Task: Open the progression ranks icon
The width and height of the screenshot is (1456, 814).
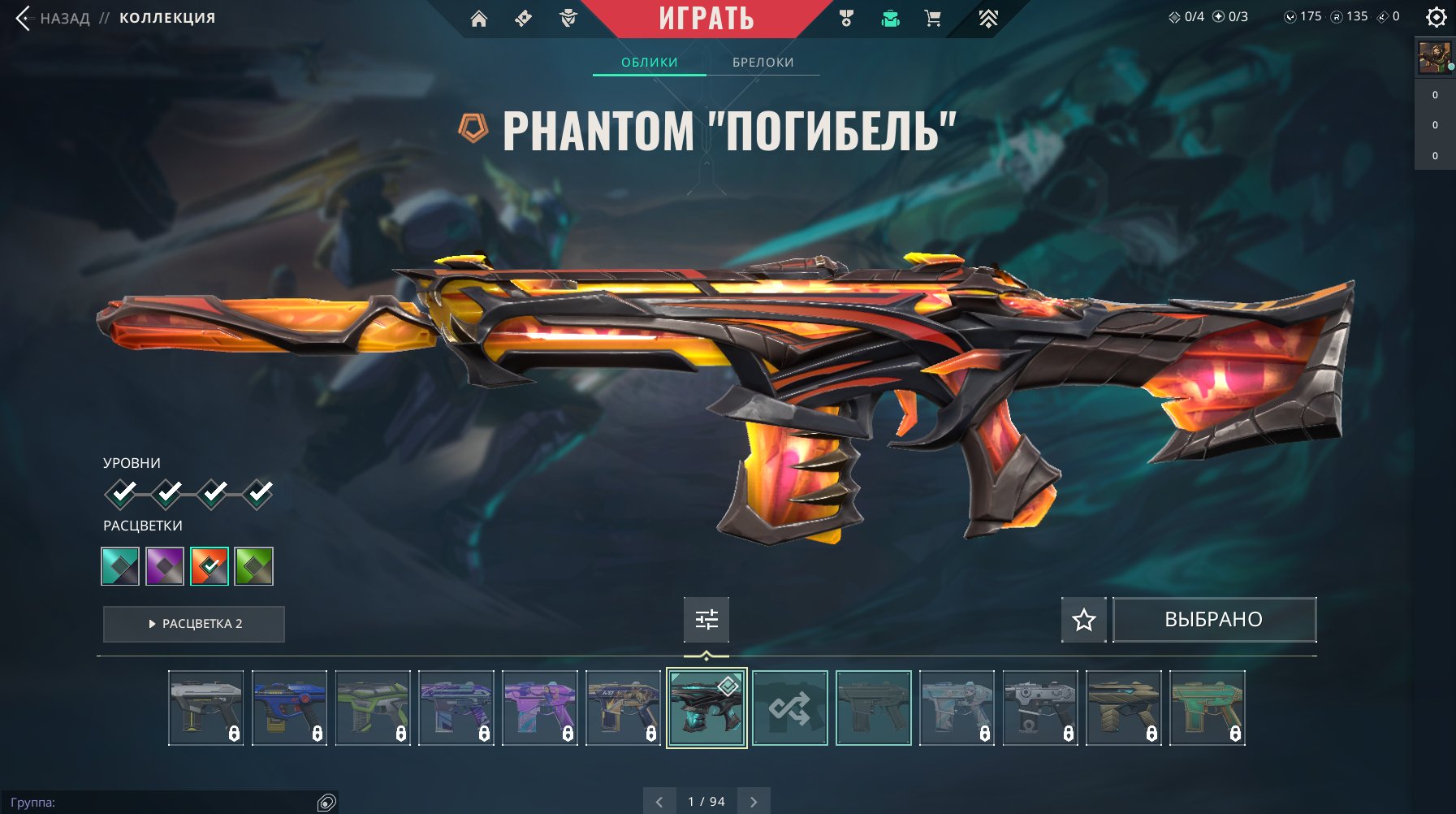Action: [987, 18]
